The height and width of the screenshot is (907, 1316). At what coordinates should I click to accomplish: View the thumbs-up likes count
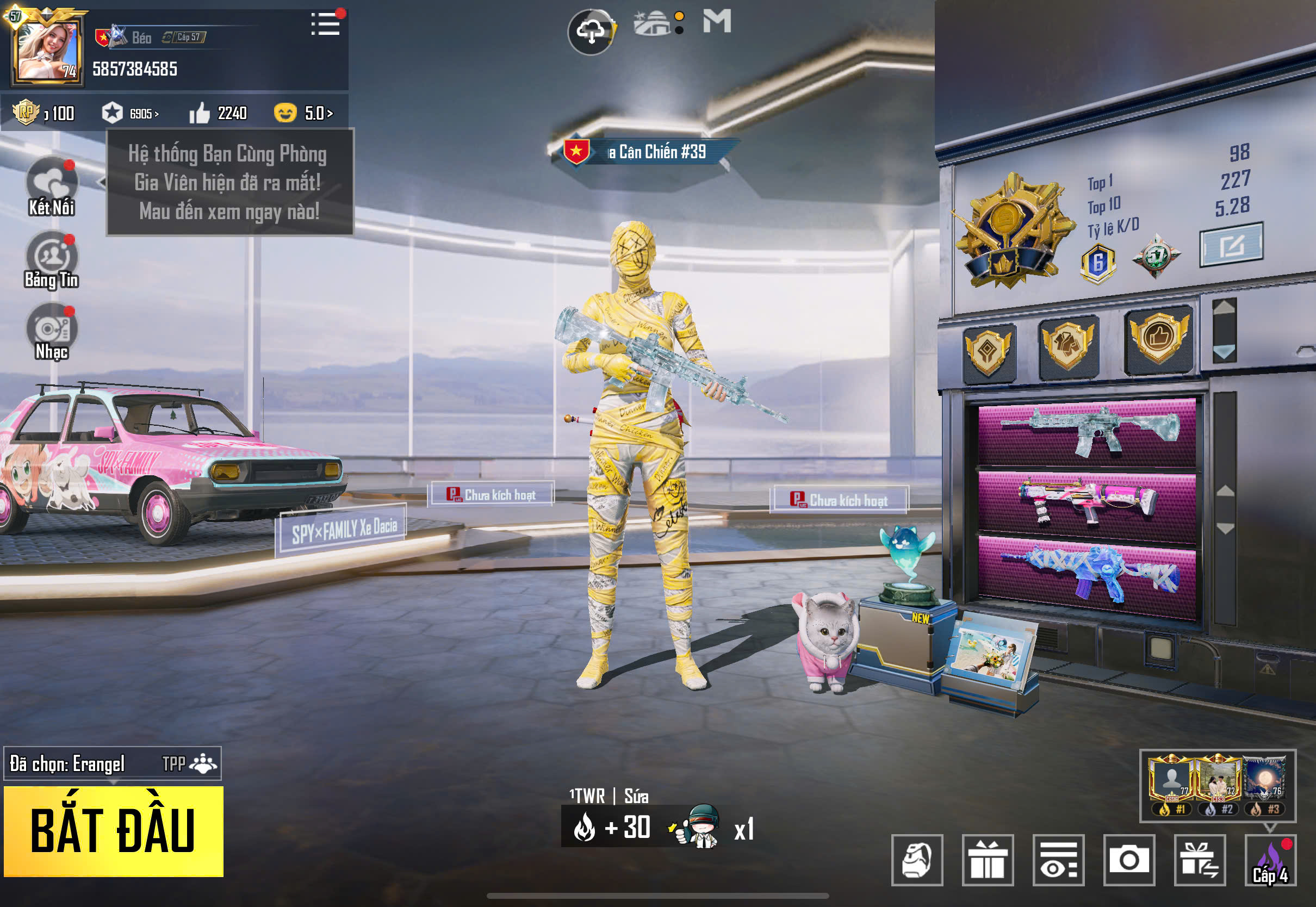219,113
